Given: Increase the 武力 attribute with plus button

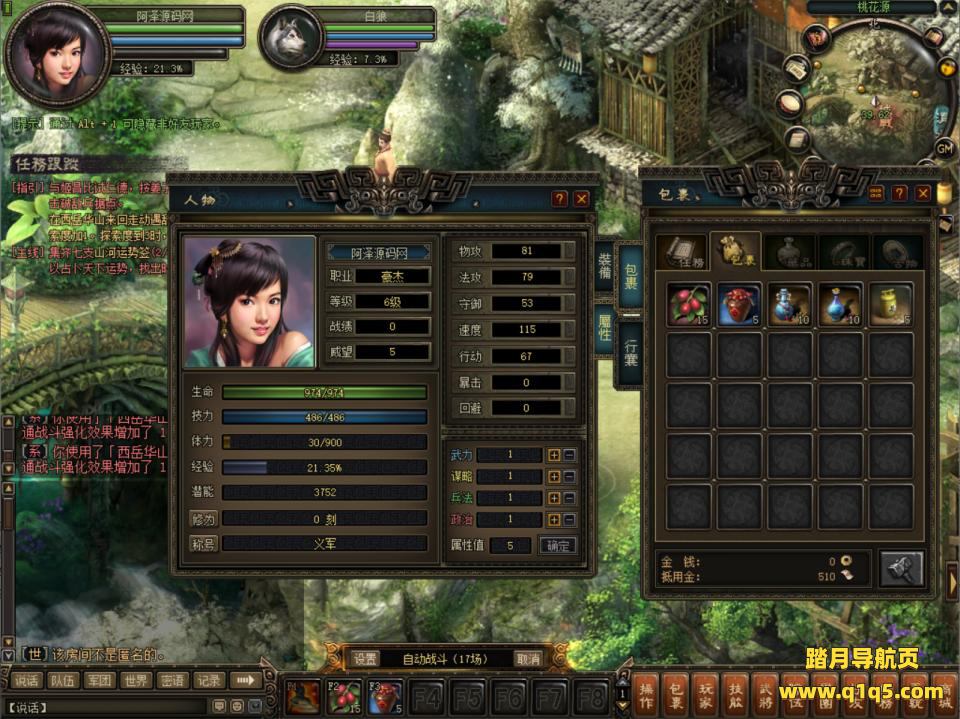Looking at the screenshot, I should point(554,455).
